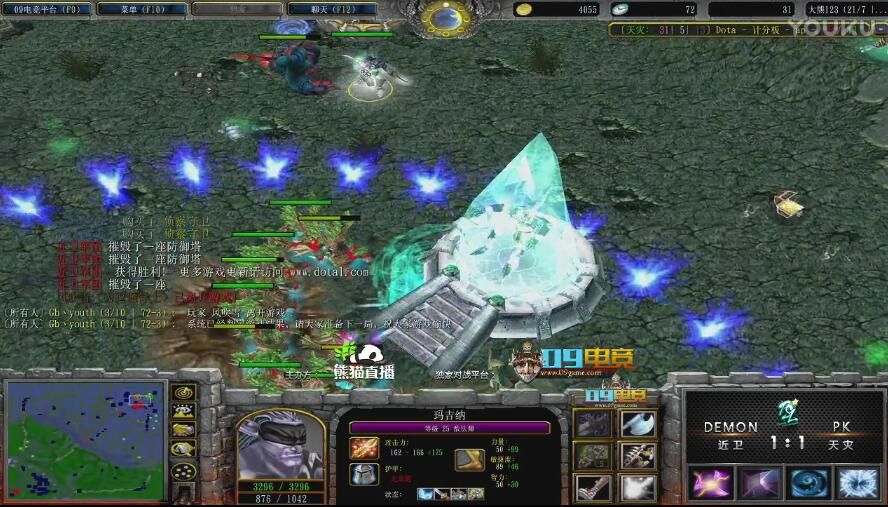Image resolution: width=888 pixels, height=507 pixels.
Task: Click the minimap to move the camera
Action: (84, 438)
